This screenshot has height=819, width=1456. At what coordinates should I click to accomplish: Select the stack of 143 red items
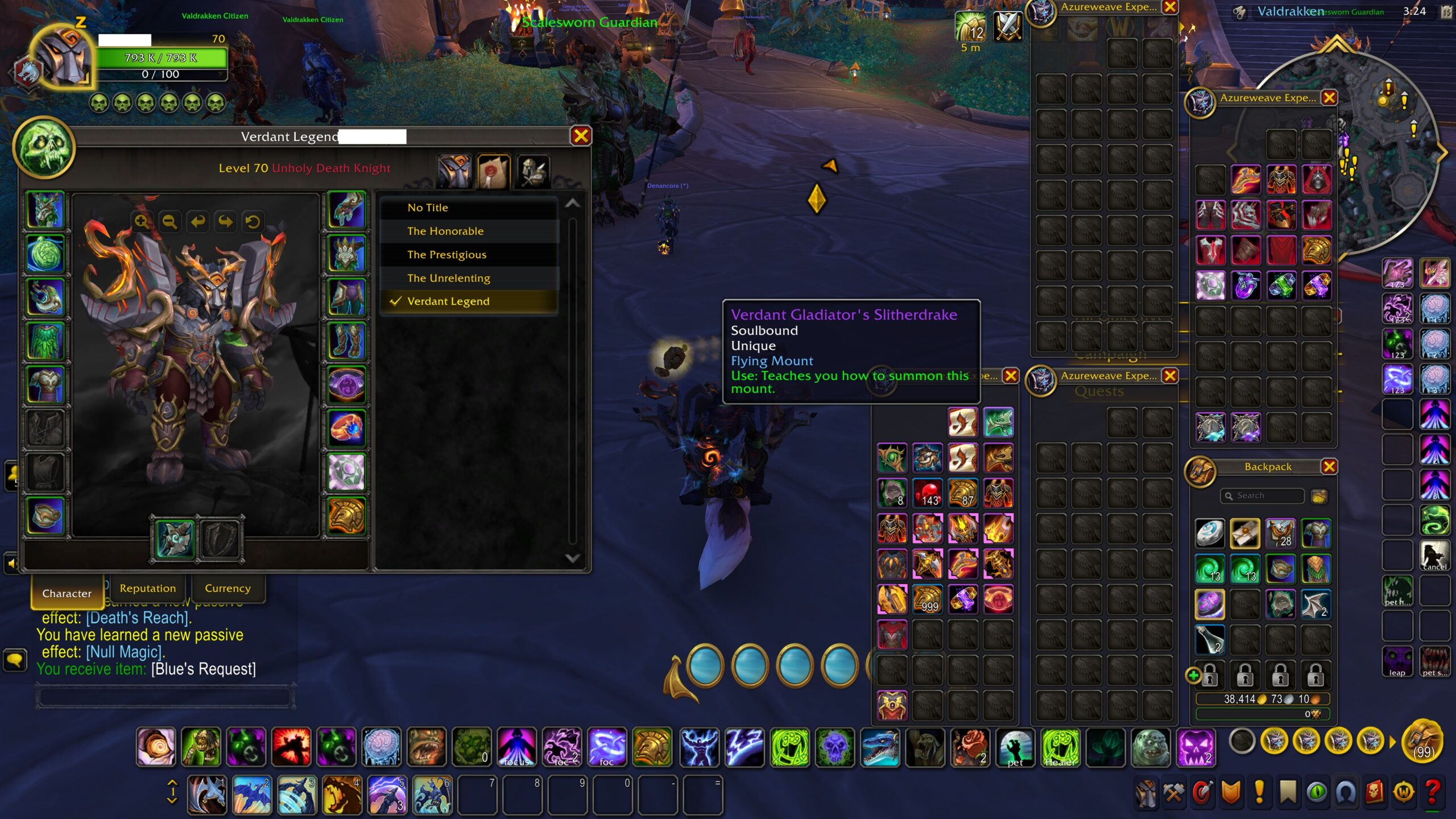(x=928, y=493)
